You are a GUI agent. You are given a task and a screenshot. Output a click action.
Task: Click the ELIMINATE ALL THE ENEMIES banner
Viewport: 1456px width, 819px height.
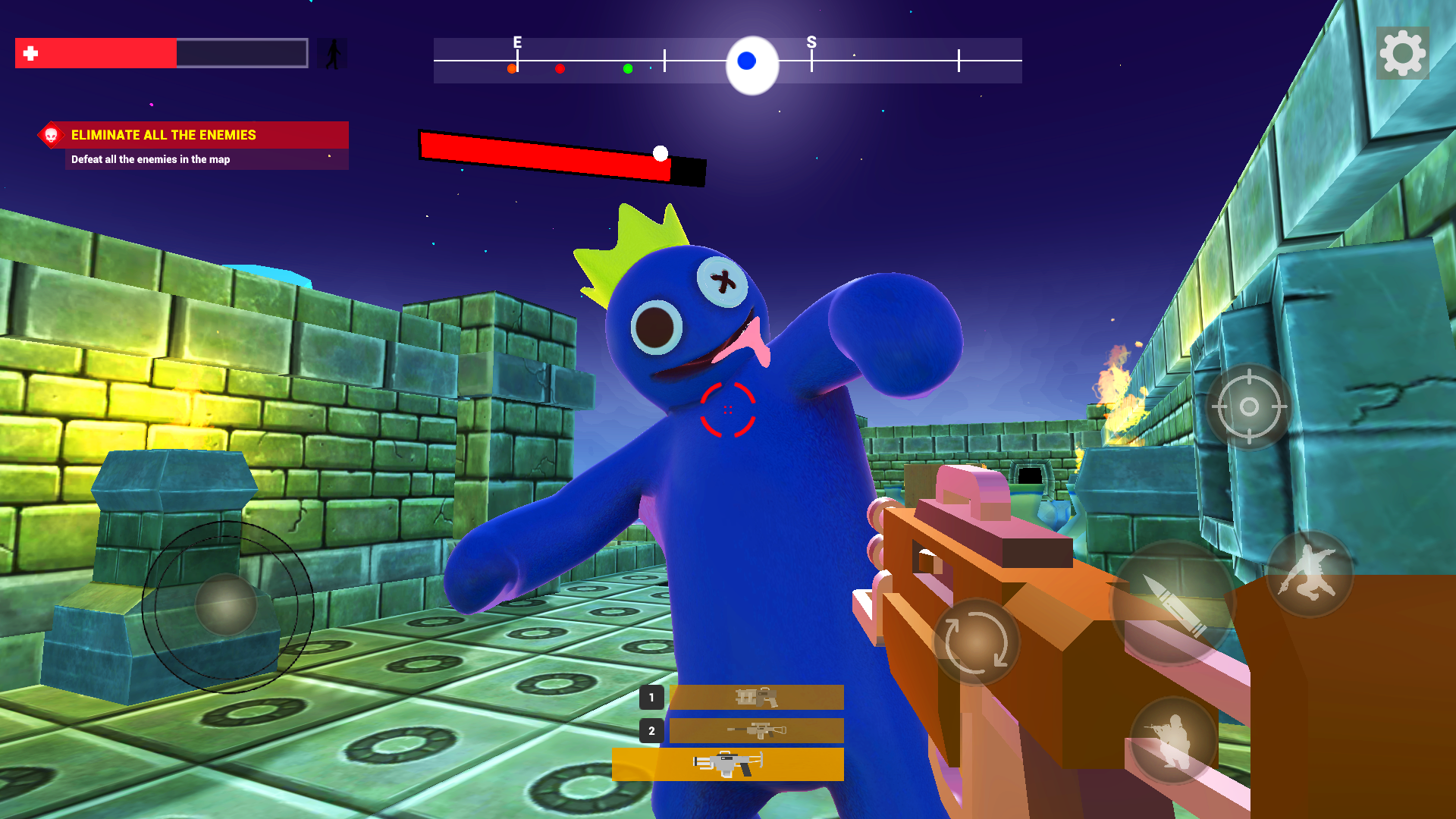coord(163,135)
